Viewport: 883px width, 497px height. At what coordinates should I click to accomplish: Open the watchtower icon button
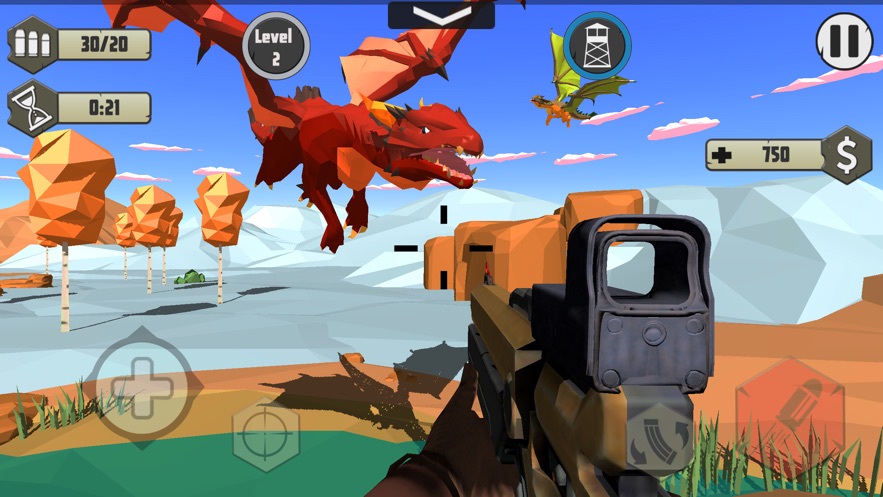(596, 44)
